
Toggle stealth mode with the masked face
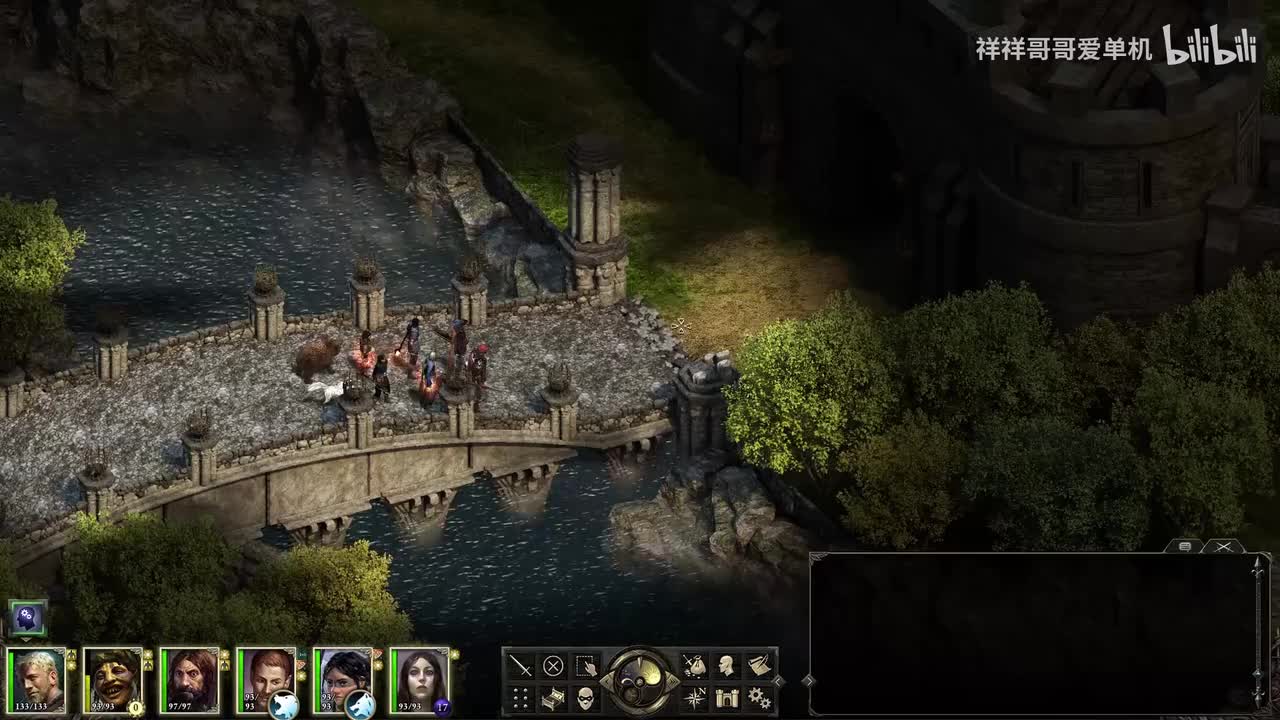pyautogui.click(x=586, y=698)
